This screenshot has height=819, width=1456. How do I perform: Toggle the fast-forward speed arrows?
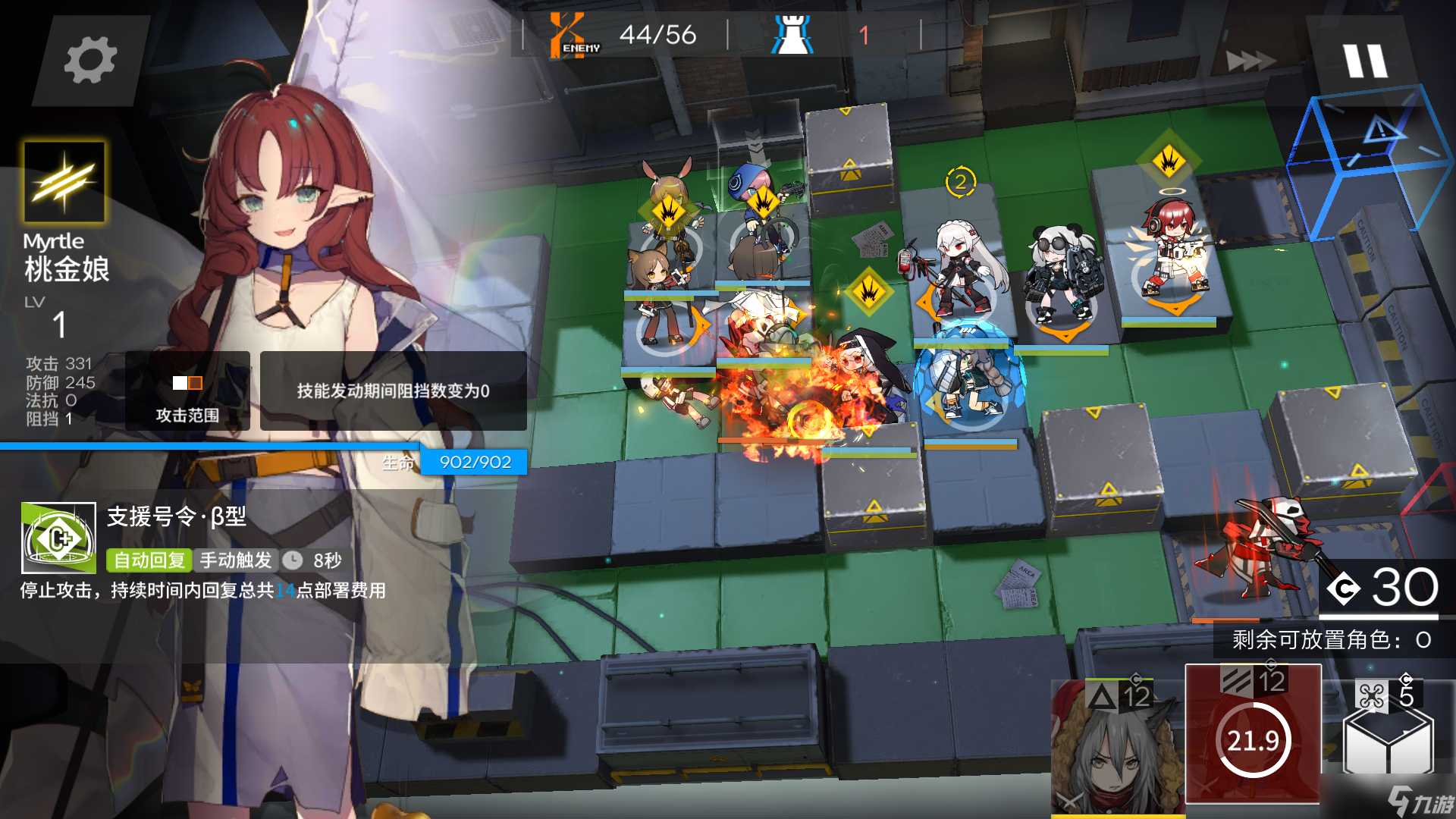(1250, 61)
